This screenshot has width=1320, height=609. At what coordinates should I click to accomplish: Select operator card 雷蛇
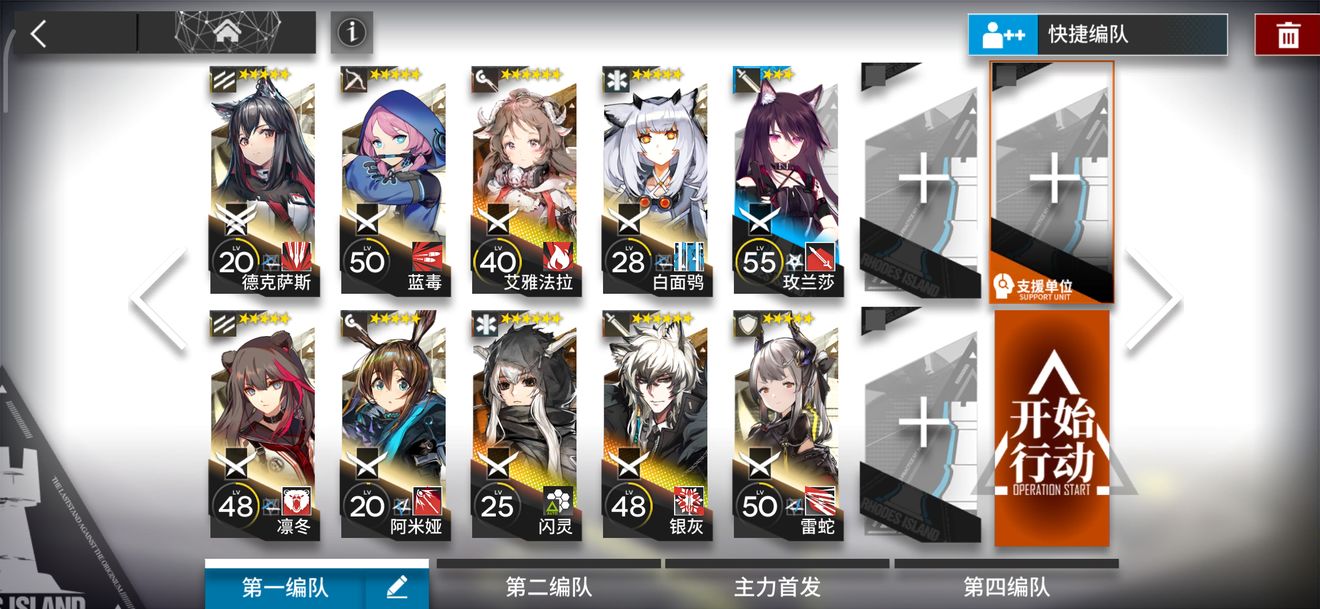[786, 425]
